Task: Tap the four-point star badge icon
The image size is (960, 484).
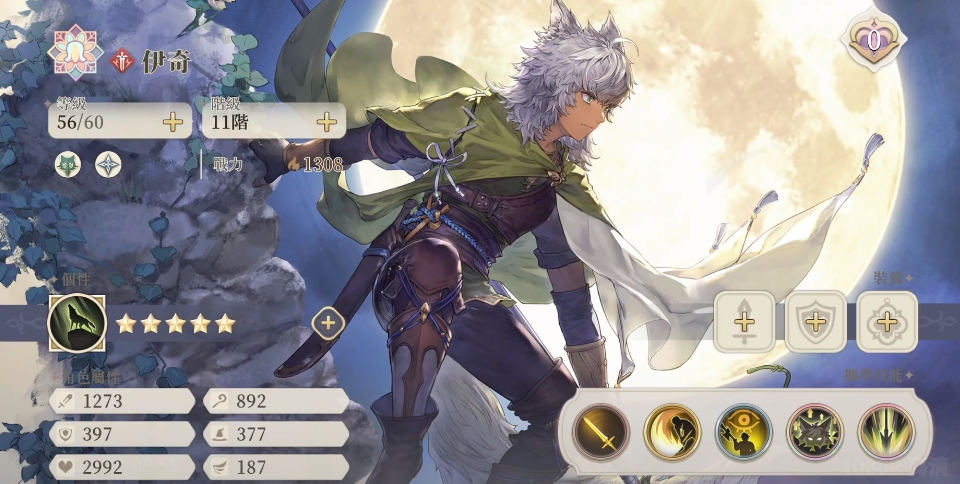Action: (x=108, y=165)
